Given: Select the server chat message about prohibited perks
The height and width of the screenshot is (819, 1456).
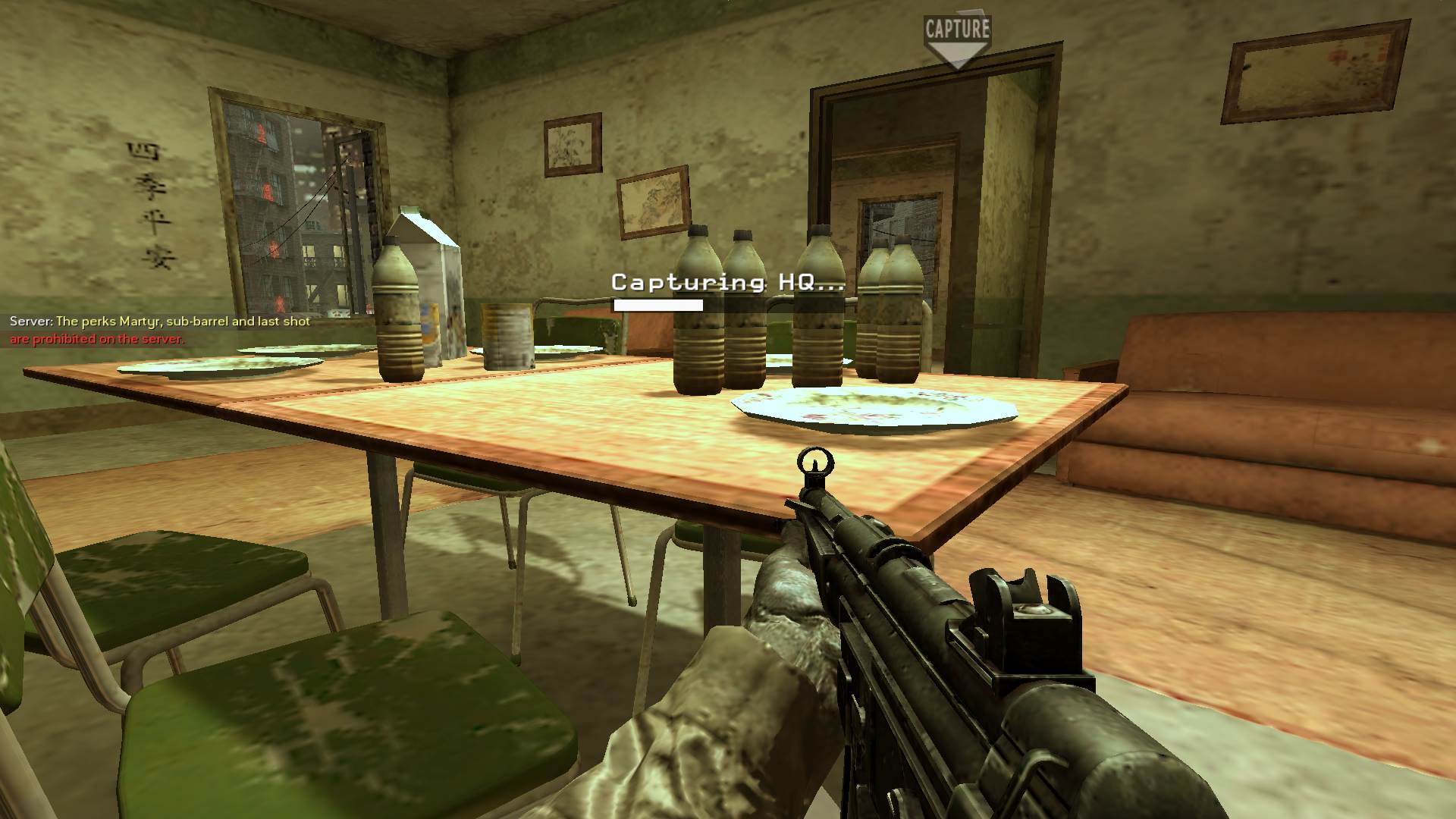Looking at the screenshot, I should click(x=160, y=330).
